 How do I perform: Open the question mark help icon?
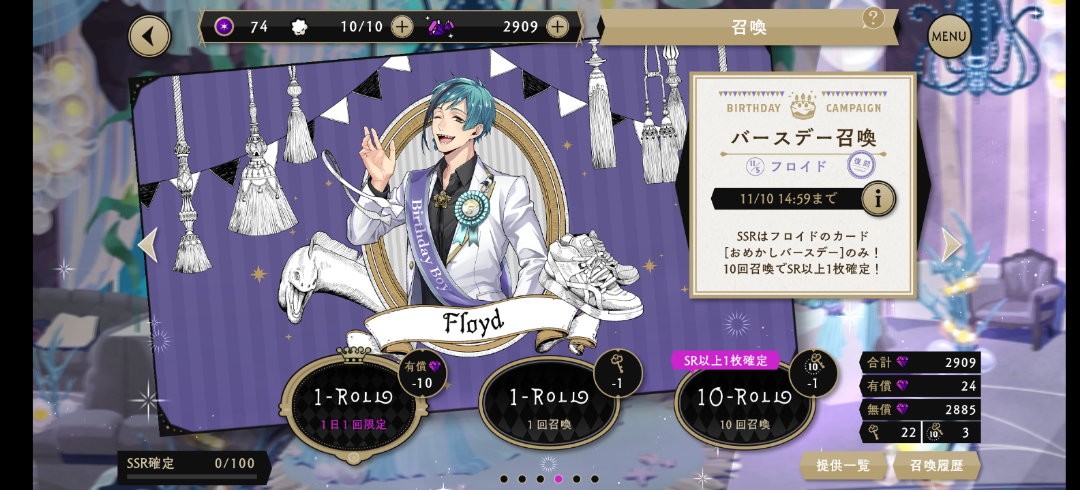click(x=873, y=17)
